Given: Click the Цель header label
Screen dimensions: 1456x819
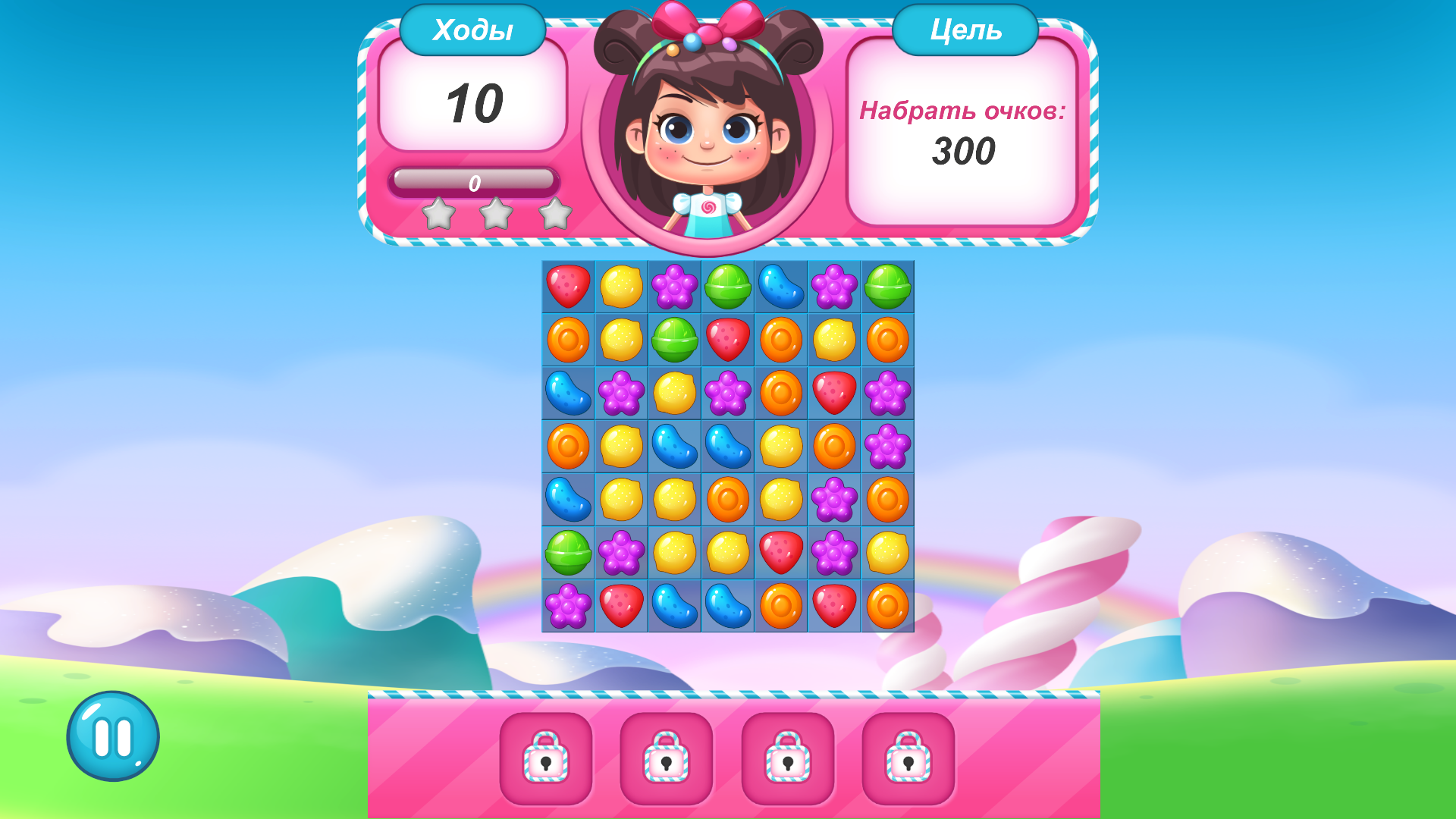Looking at the screenshot, I should pos(966,30).
